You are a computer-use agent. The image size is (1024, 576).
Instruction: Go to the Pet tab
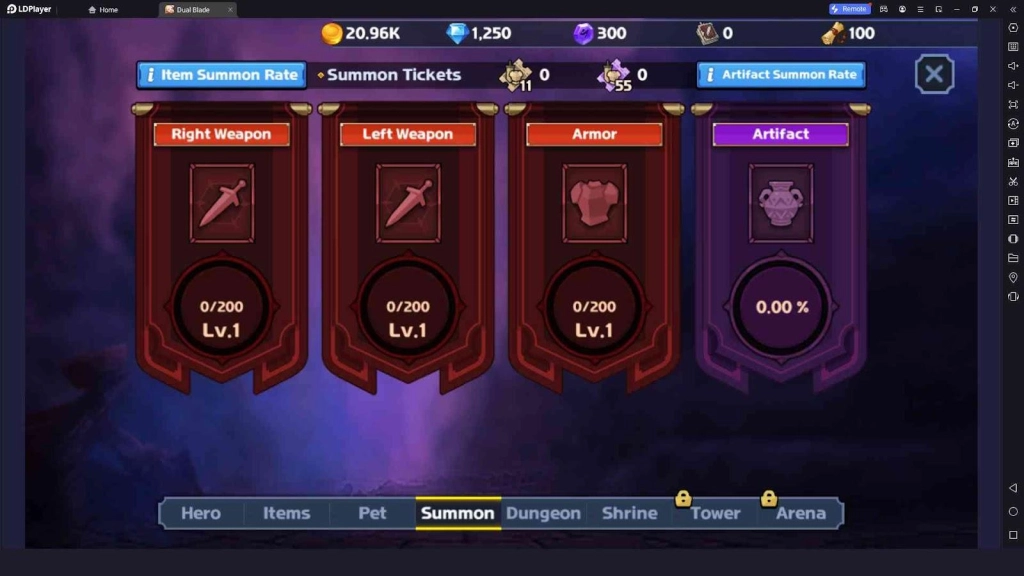(372, 513)
